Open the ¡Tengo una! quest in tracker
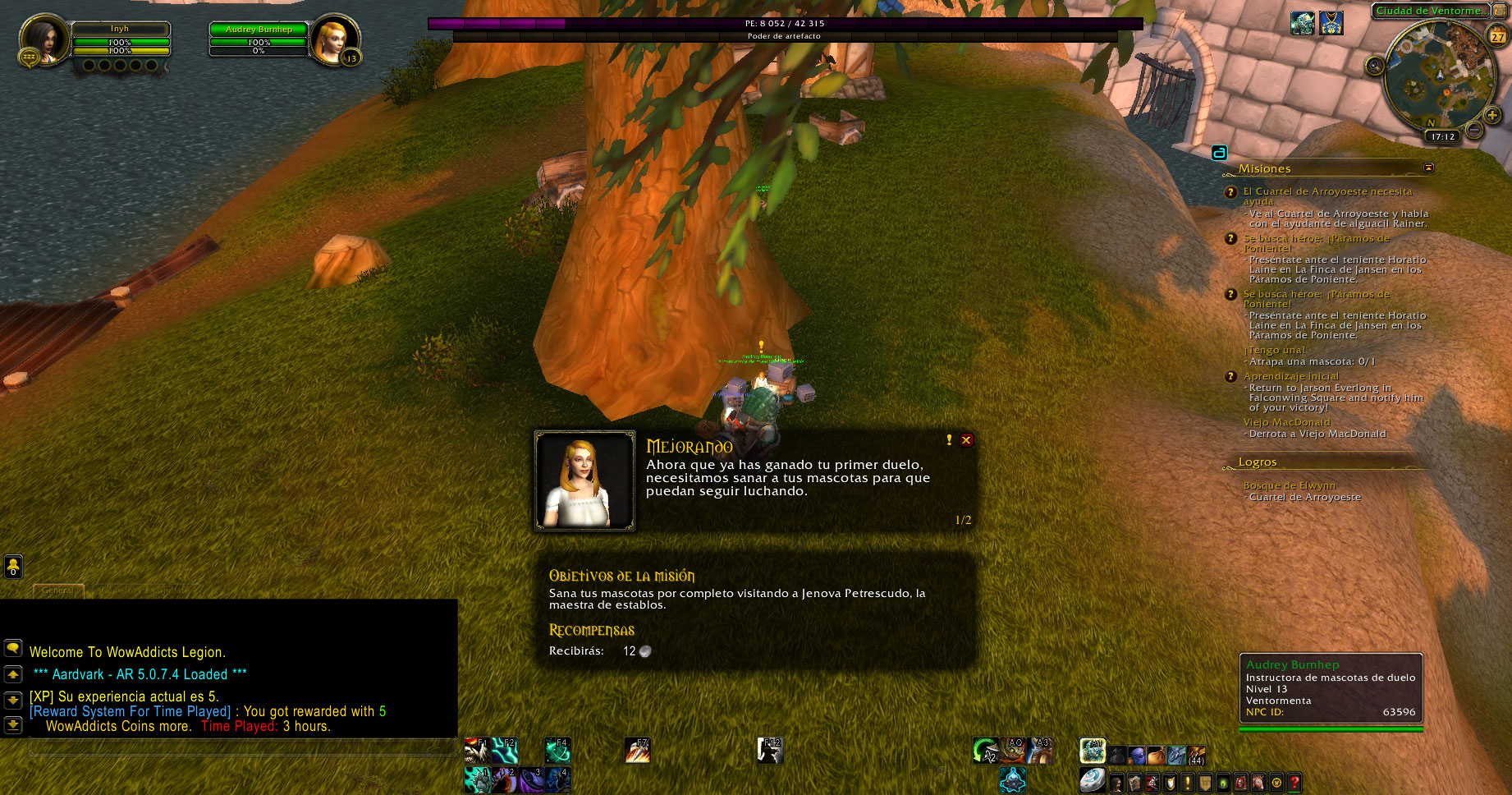Image resolution: width=1512 pixels, height=795 pixels. [1274, 350]
